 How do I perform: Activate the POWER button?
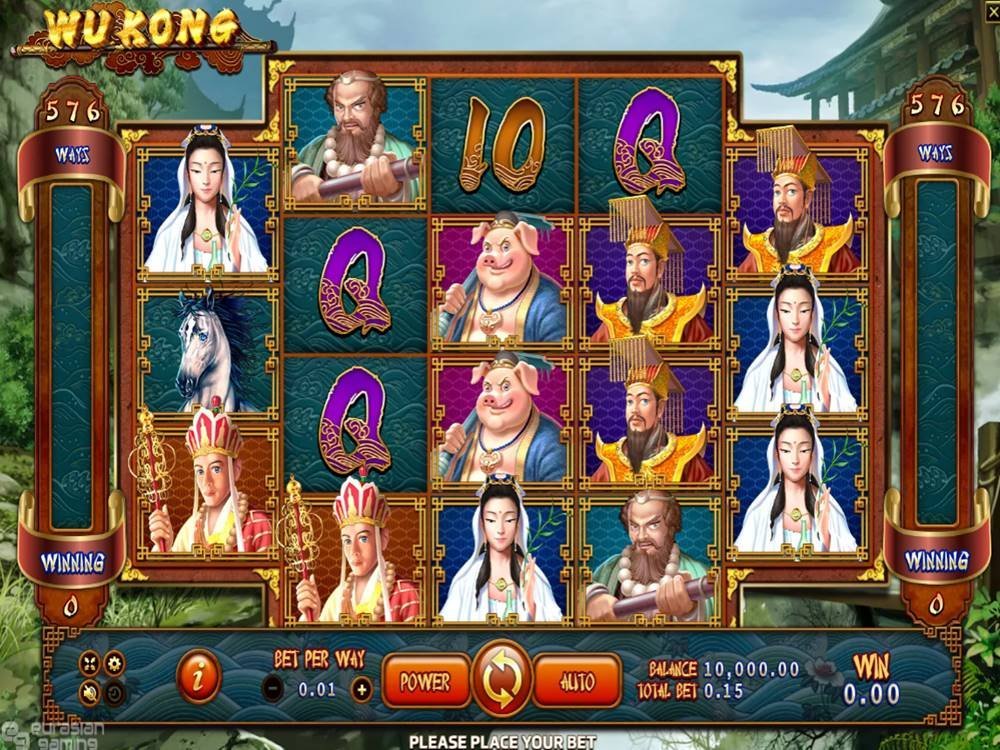(x=425, y=682)
